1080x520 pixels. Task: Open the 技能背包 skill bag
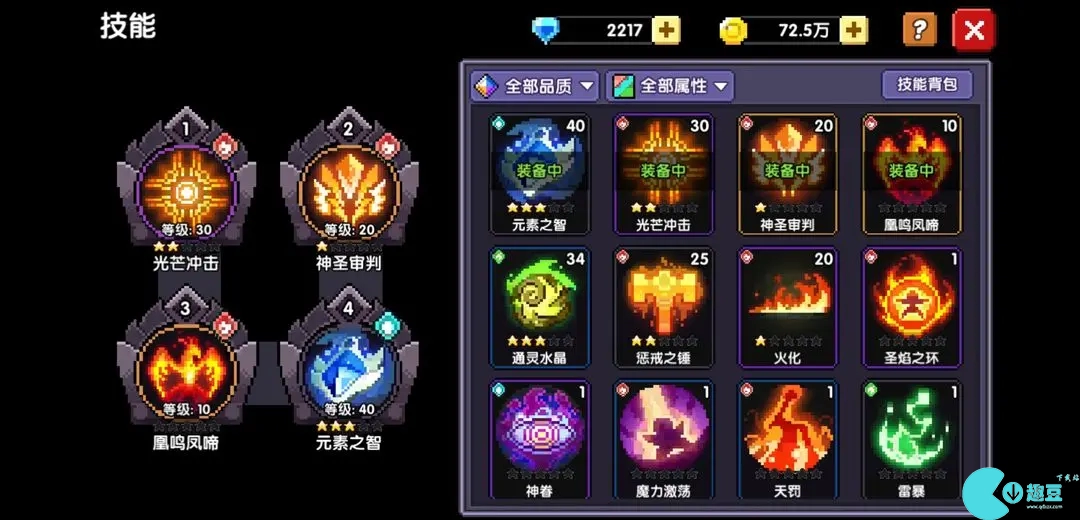click(x=927, y=84)
